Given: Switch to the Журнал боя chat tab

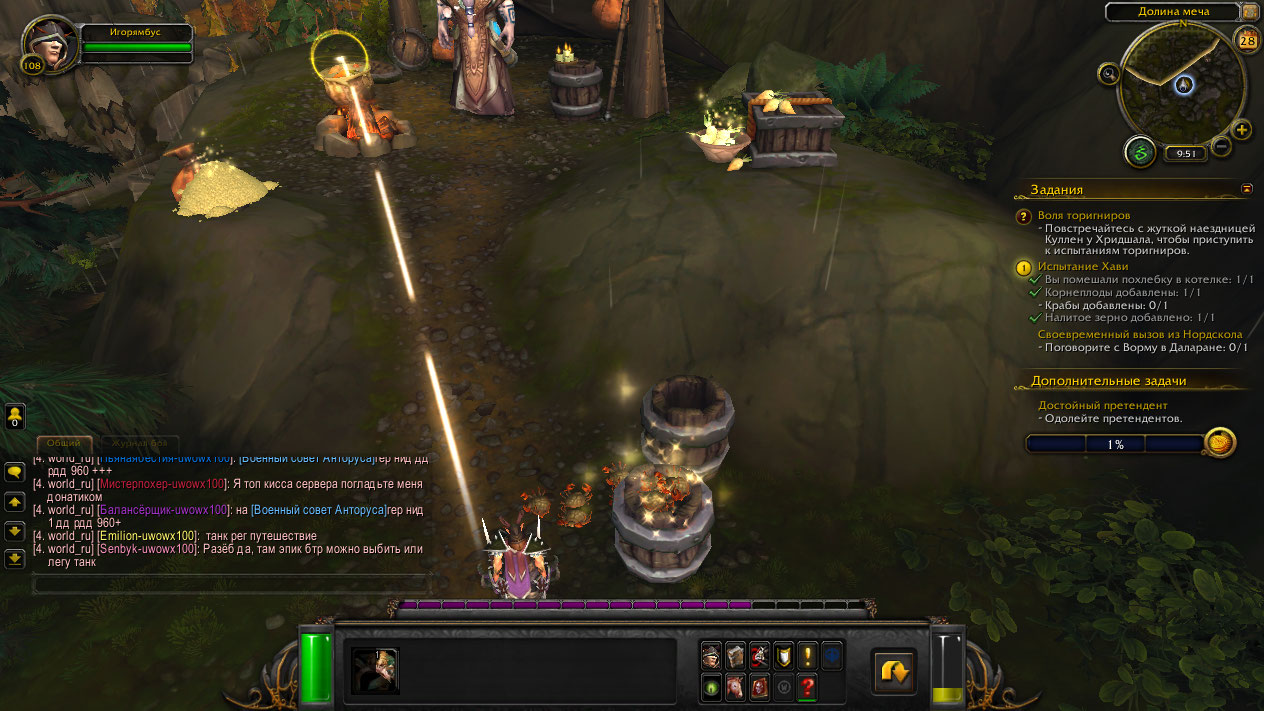Looking at the screenshot, I should tap(139, 443).
